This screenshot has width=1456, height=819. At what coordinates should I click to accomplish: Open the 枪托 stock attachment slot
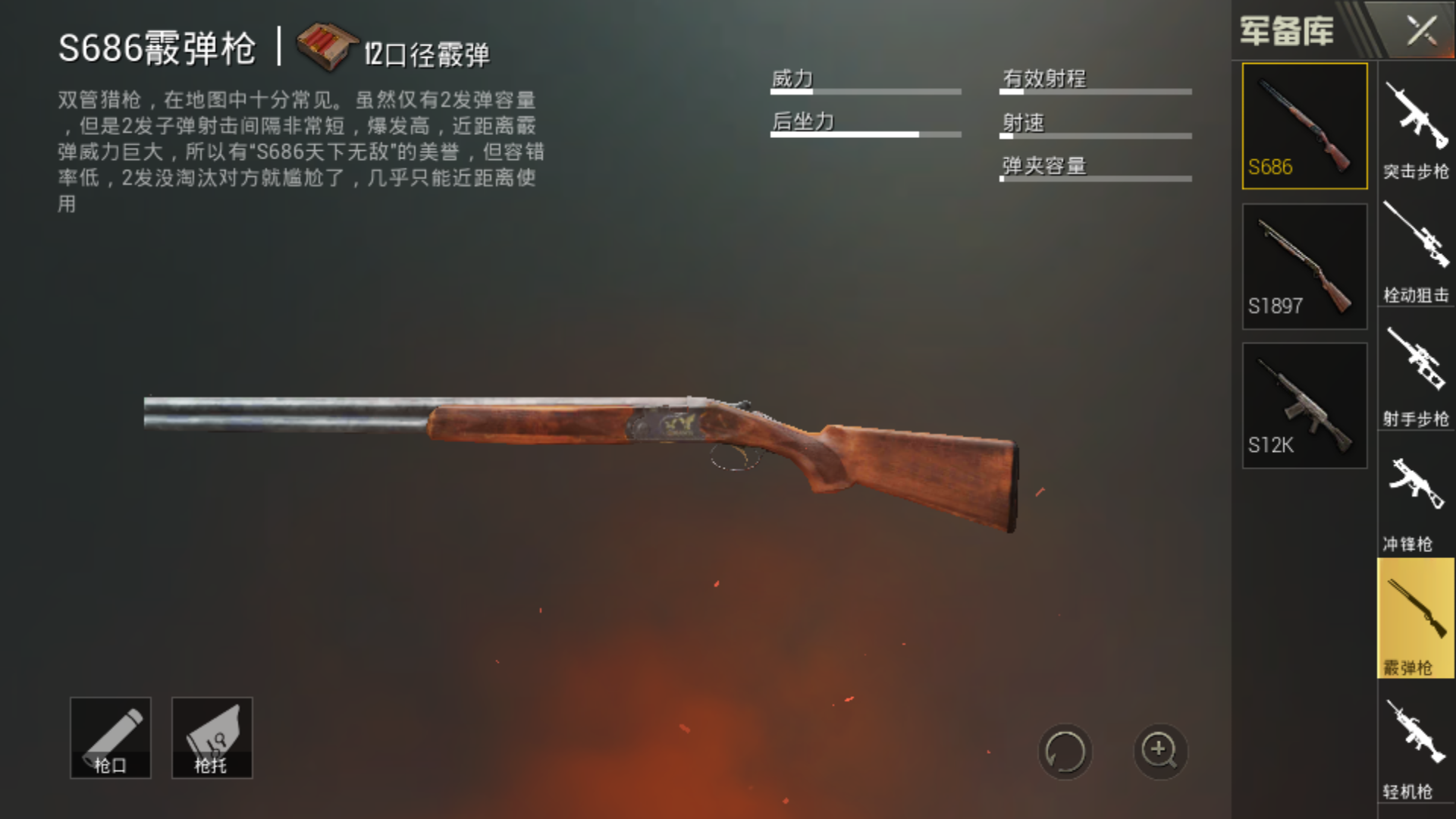[x=212, y=737]
